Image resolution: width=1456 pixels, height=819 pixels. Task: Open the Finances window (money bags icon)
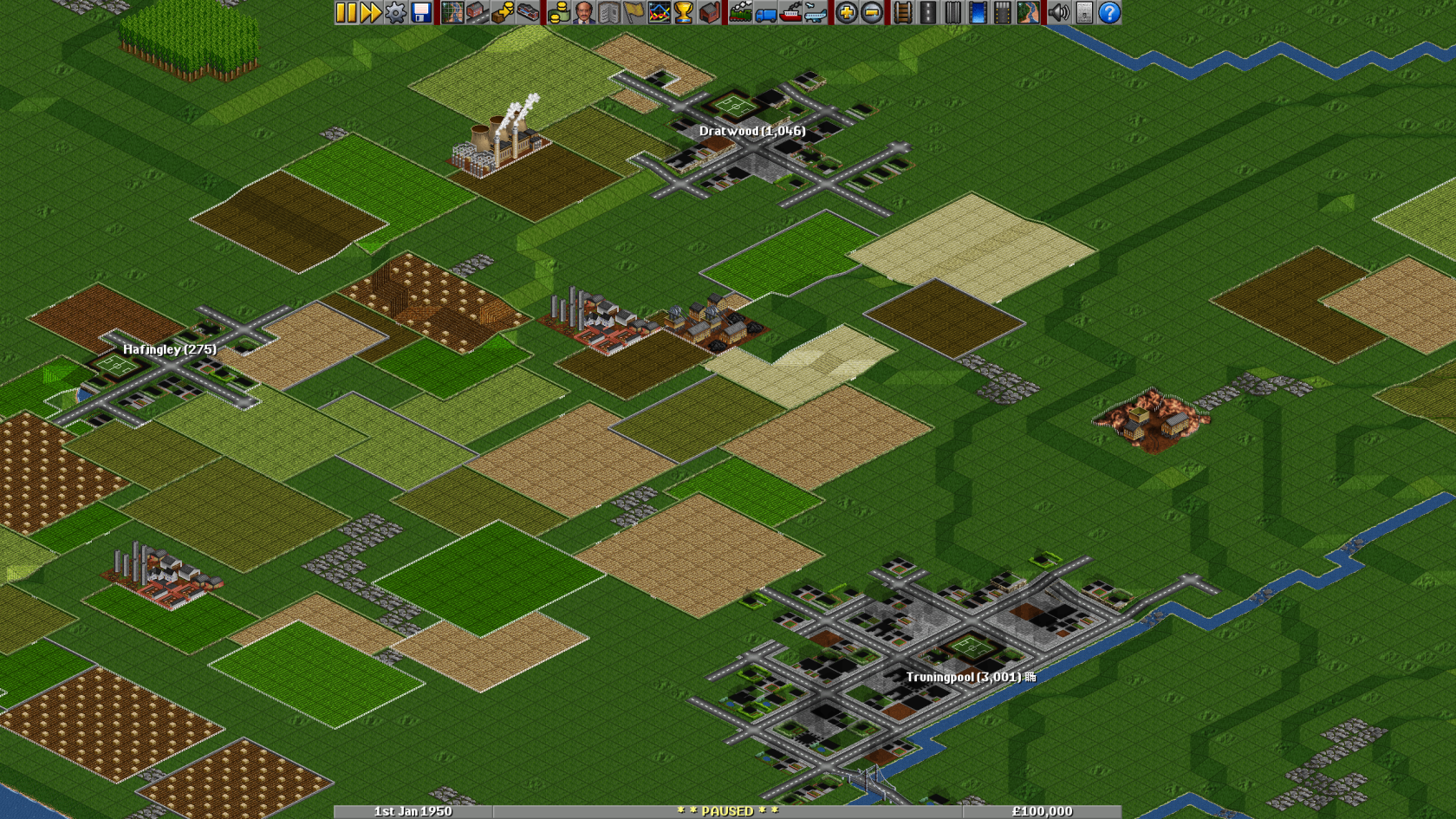[x=559, y=12]
